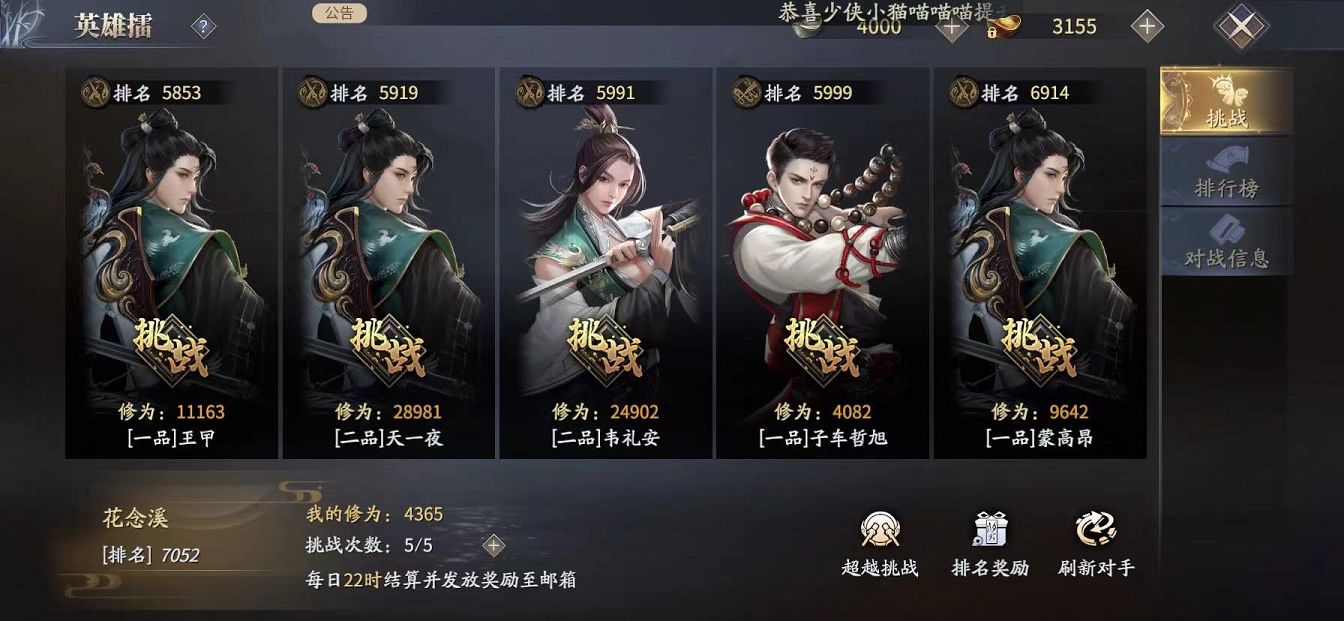Challenge opponent 王甲 ranked 5853
The image size is (1344, 621).
[170, 346]
